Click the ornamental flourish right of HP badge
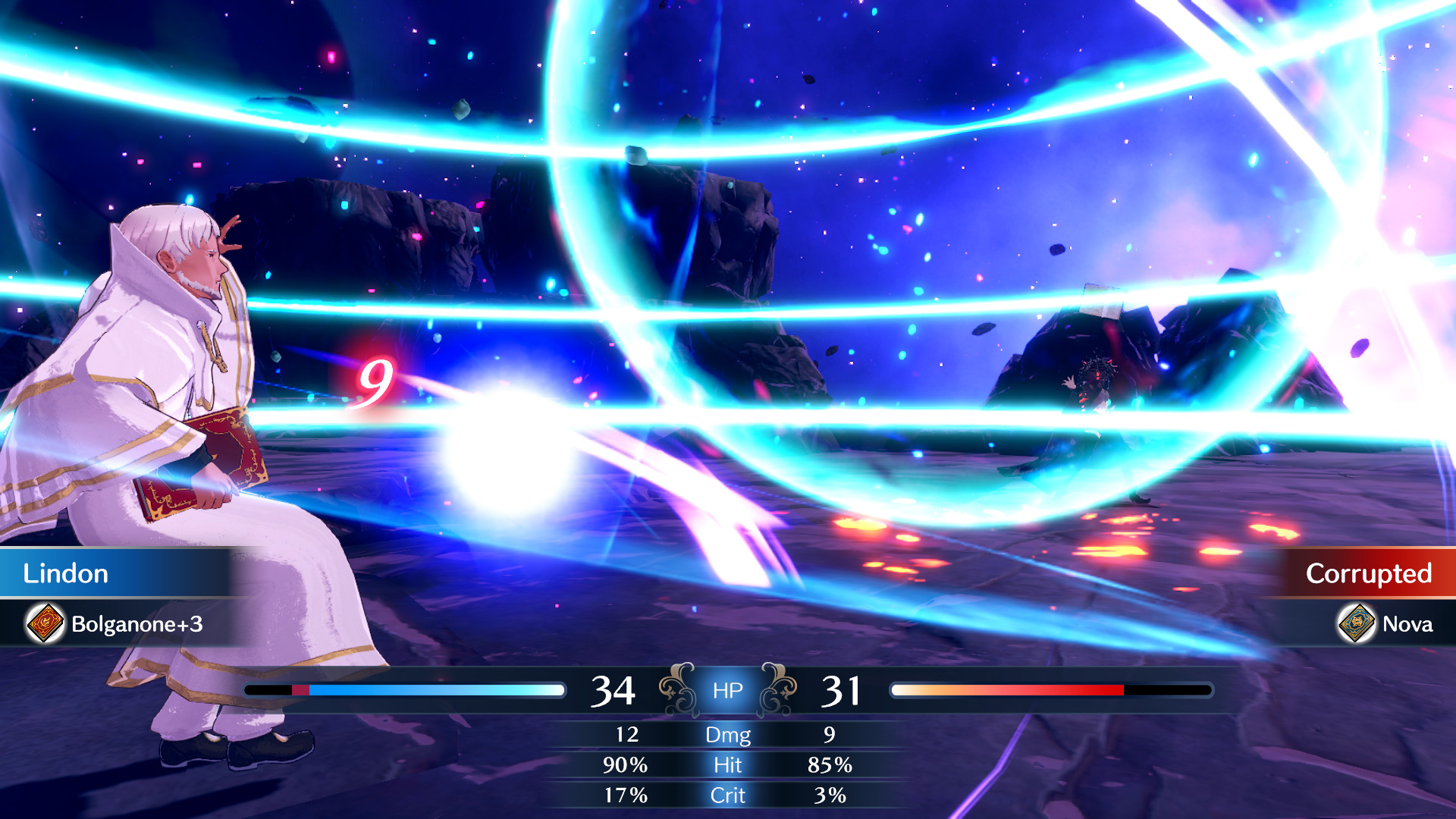This screenshot has height=819, width=1456. (x=780, y=689)
